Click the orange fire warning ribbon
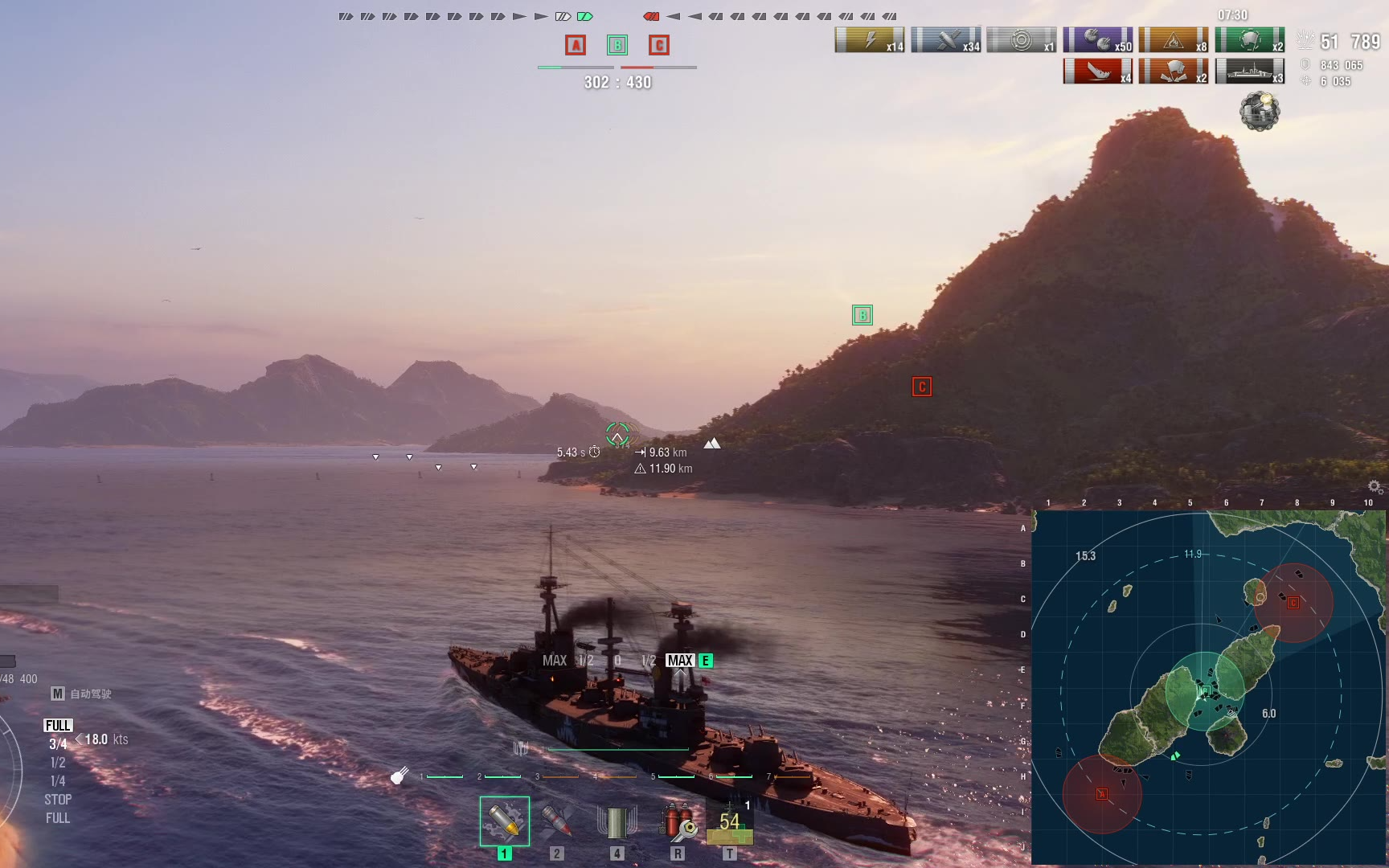The height and width of the screenshot is (868, 1389). [1174, 40]
